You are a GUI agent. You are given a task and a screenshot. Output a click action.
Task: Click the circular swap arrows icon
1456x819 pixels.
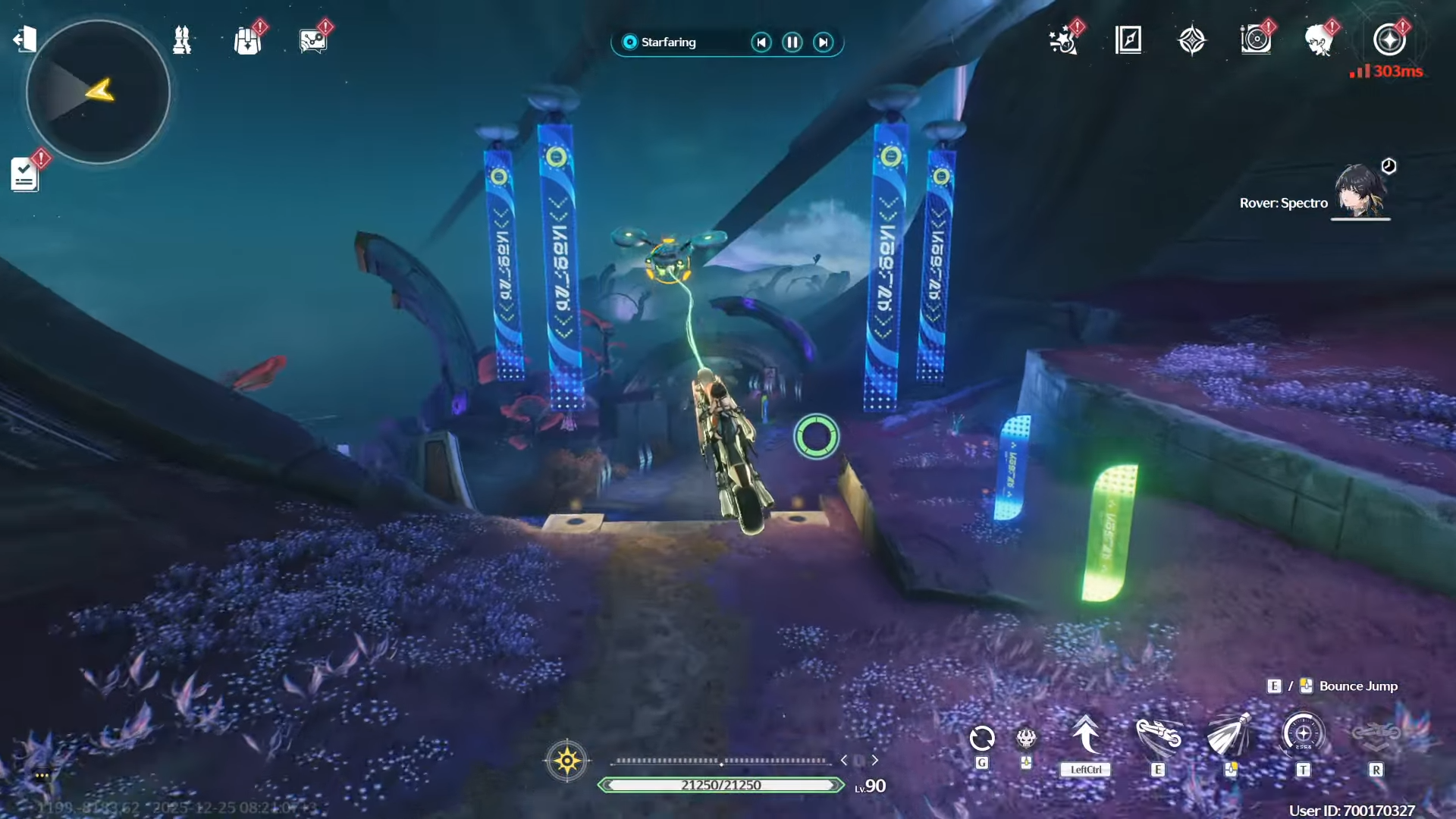(x=982, y=737)
